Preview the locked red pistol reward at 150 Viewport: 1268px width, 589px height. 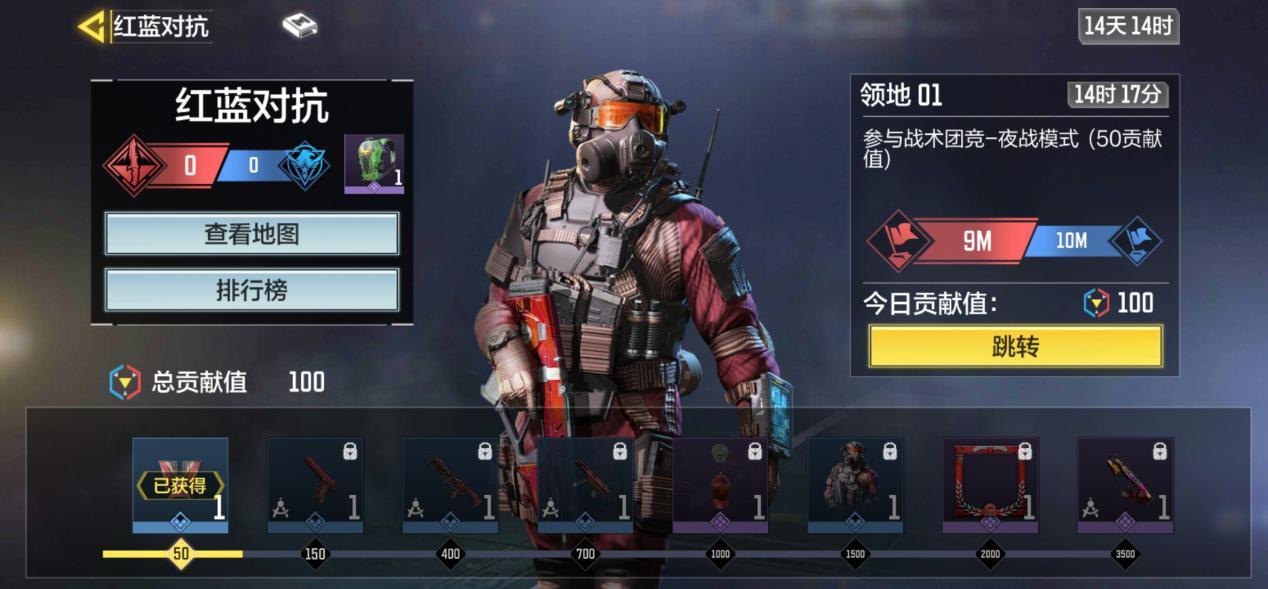[x=315, y=485]
